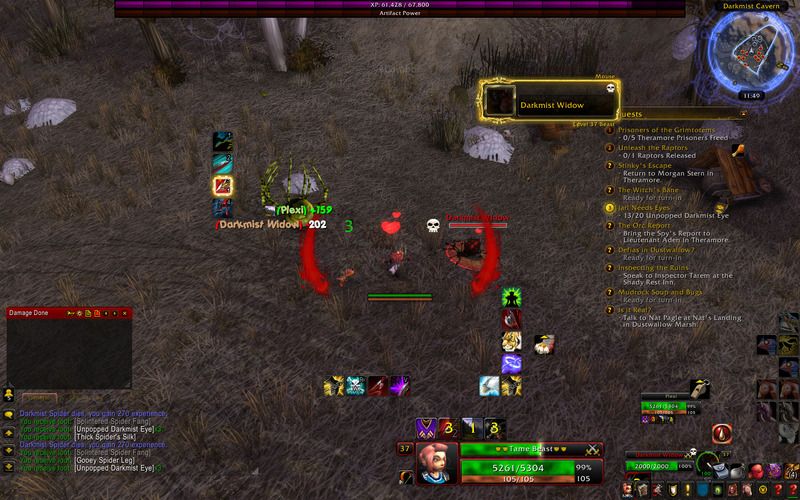Image resolution: width=800 pixels, height=500 pixels.
Task: Activate the glowing green figure ability icon
Action: coord(512,297)
